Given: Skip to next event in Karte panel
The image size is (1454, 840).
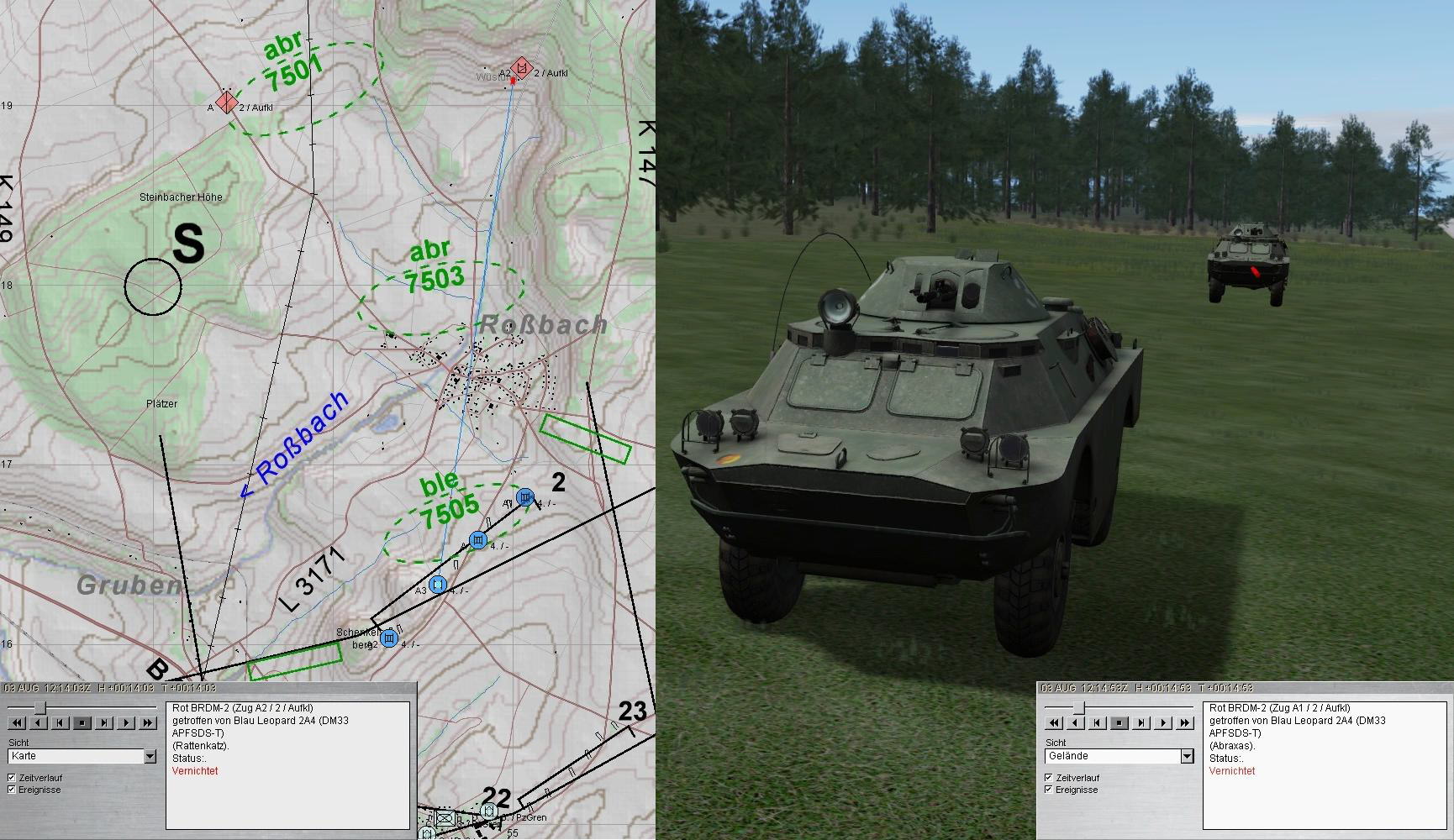Looking at the screenshot, I should 103,722.
